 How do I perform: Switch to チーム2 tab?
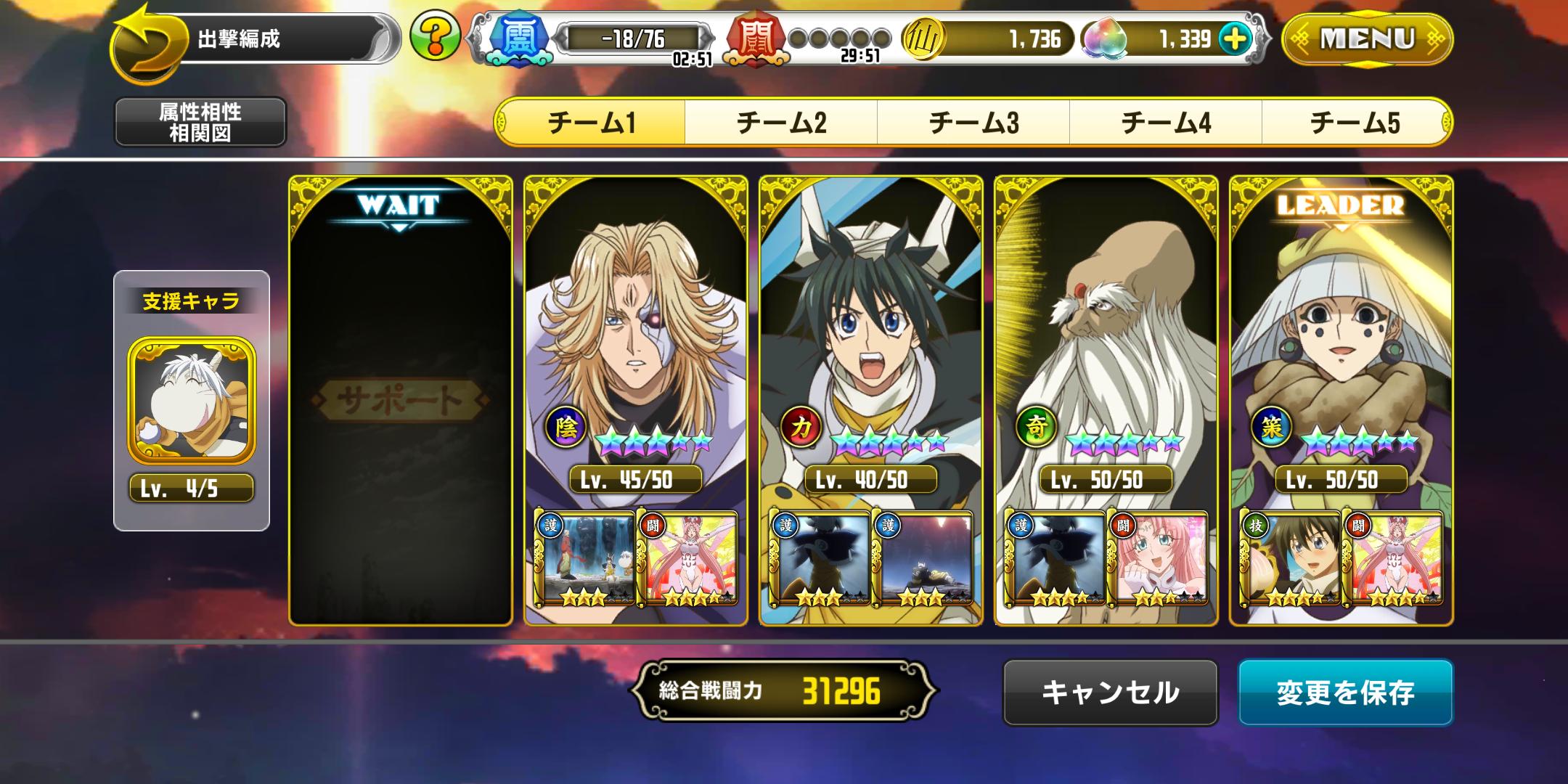[x=781, y=122]
